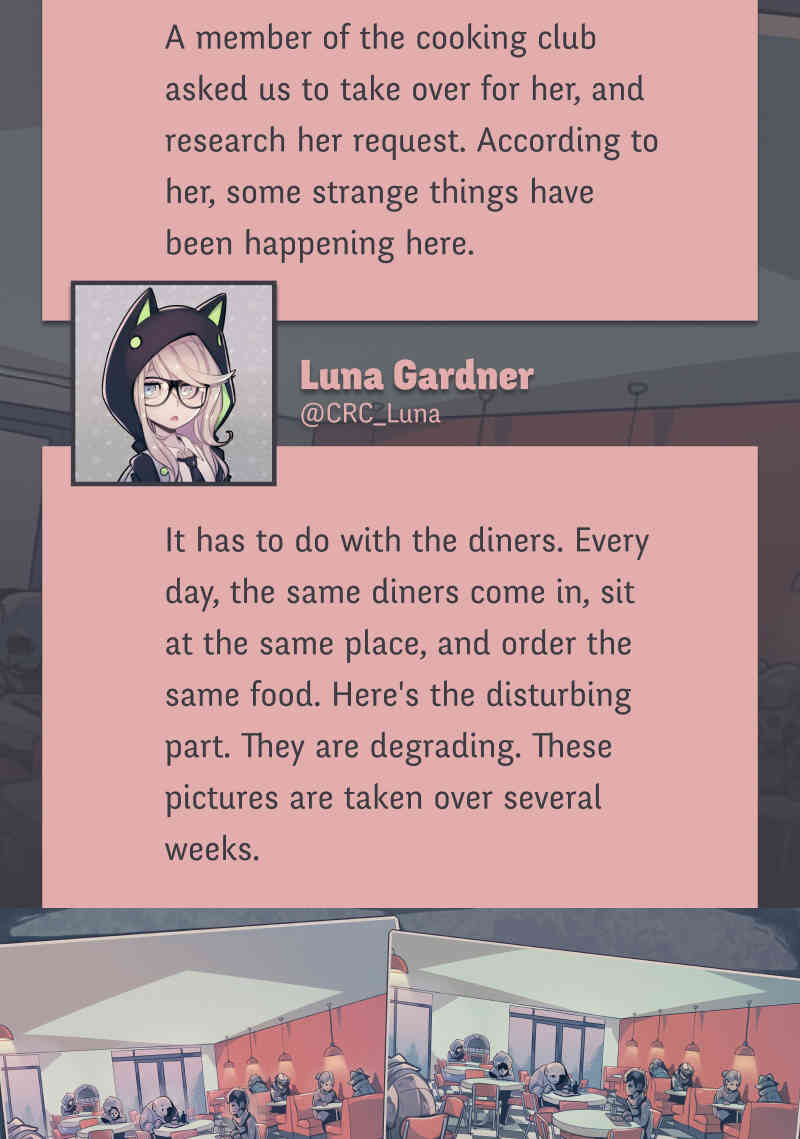This screenshot has width=800, height=1139.
Task: View the left diner photo
Action: tap(195, 1040)
